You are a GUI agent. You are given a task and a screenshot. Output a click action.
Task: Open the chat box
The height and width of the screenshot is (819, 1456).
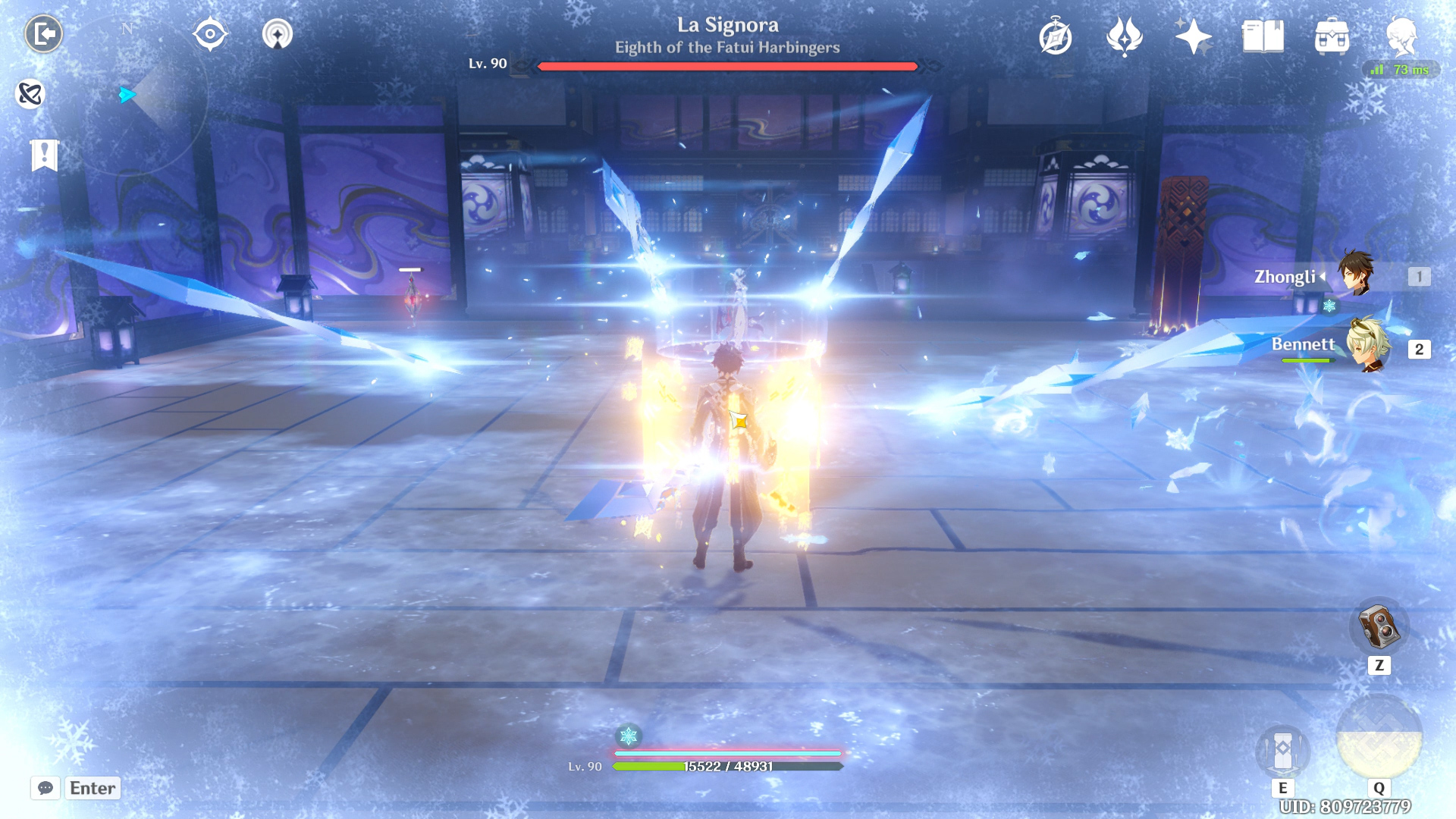(45, 788)
